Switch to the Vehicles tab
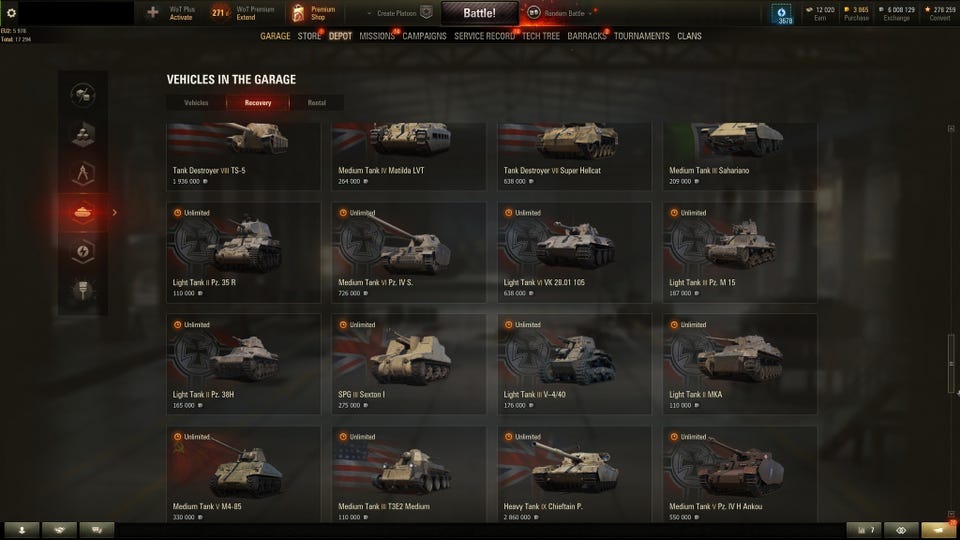 [x=197, y=102]
